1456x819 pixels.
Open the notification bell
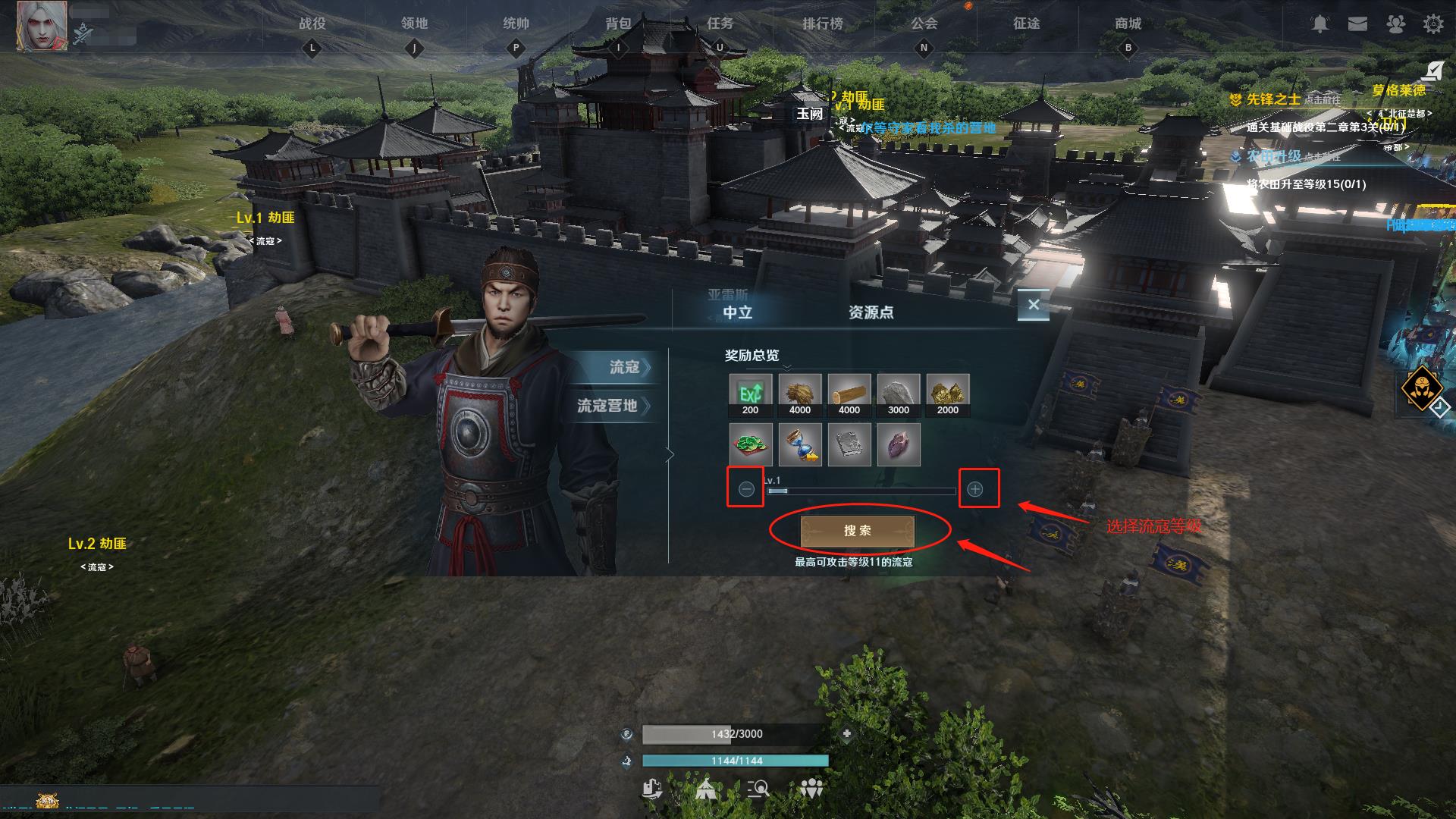[x=1320, y=24]
